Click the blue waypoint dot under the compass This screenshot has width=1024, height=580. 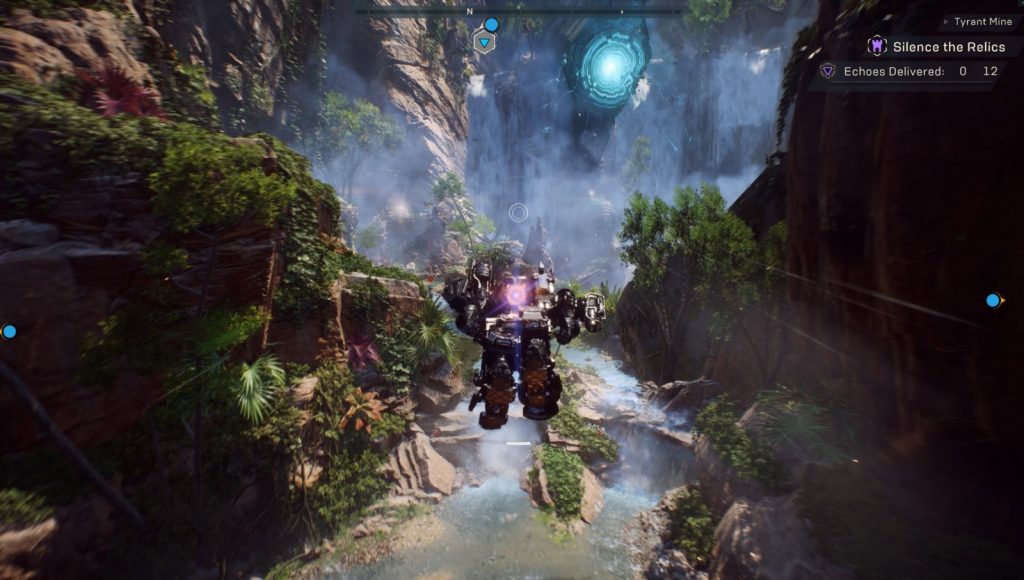(x=491, y=25)
